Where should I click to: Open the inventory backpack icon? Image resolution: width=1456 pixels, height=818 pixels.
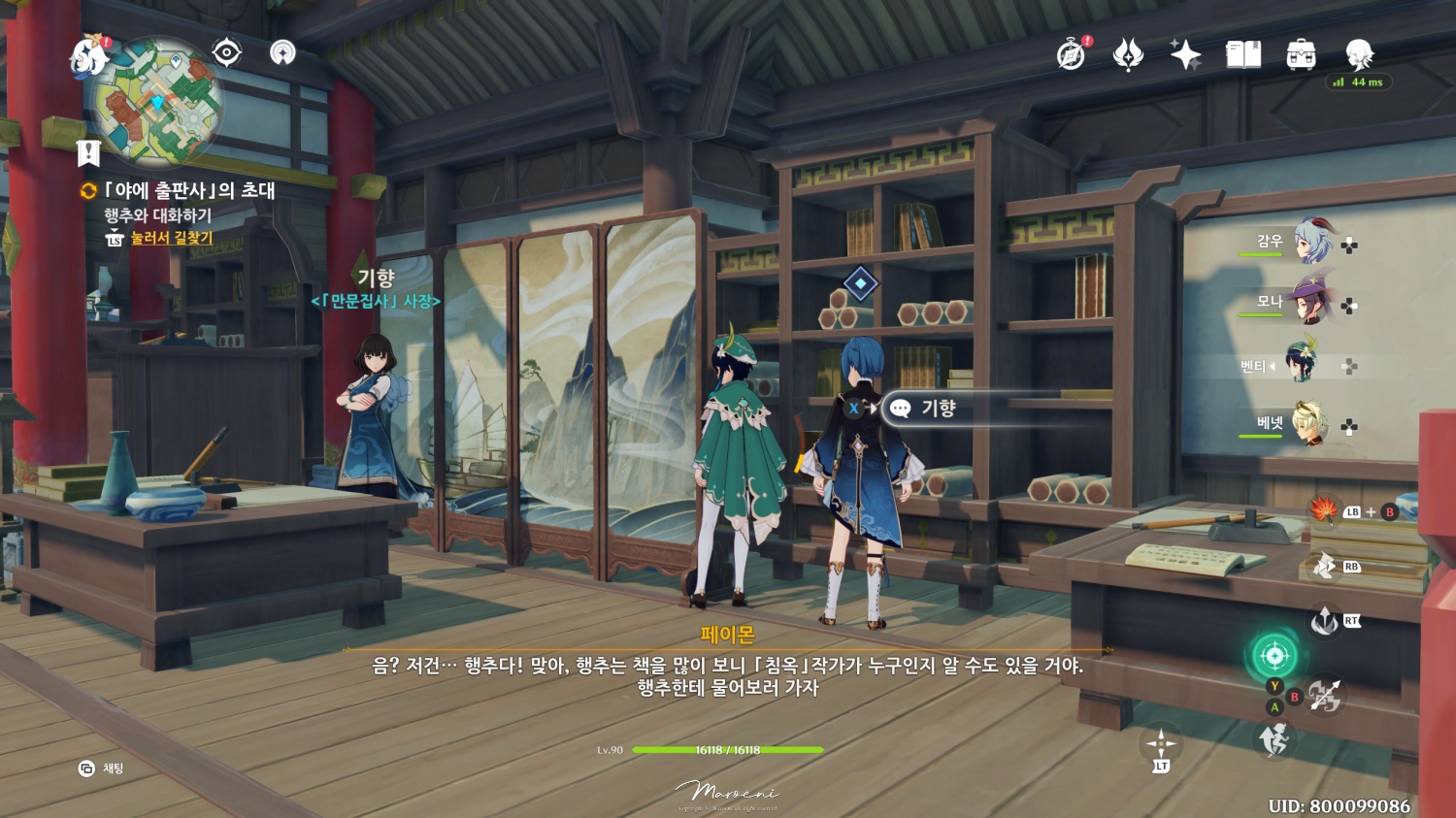[x=1302, y=55]
